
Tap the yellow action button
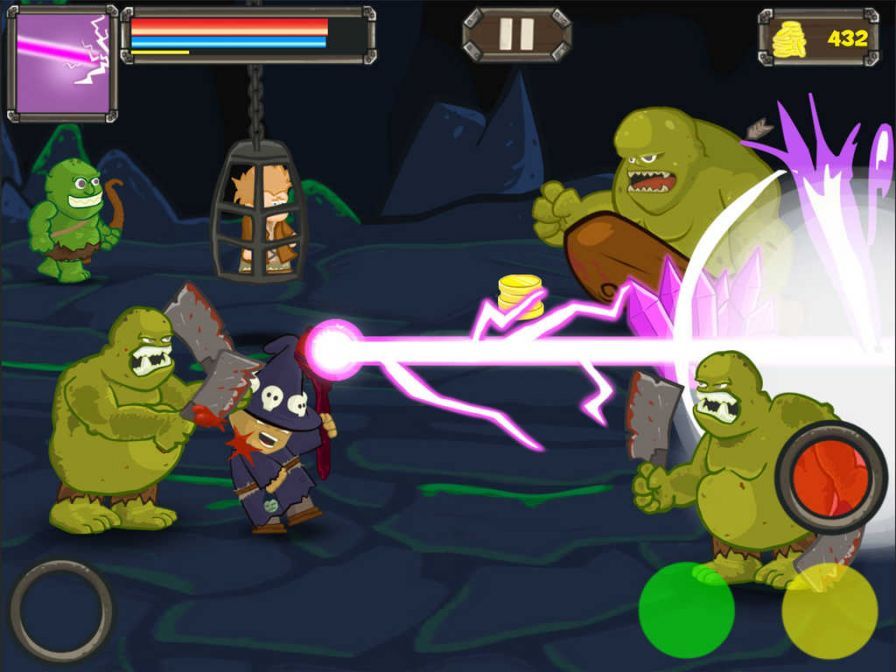[x=829, y=611]
